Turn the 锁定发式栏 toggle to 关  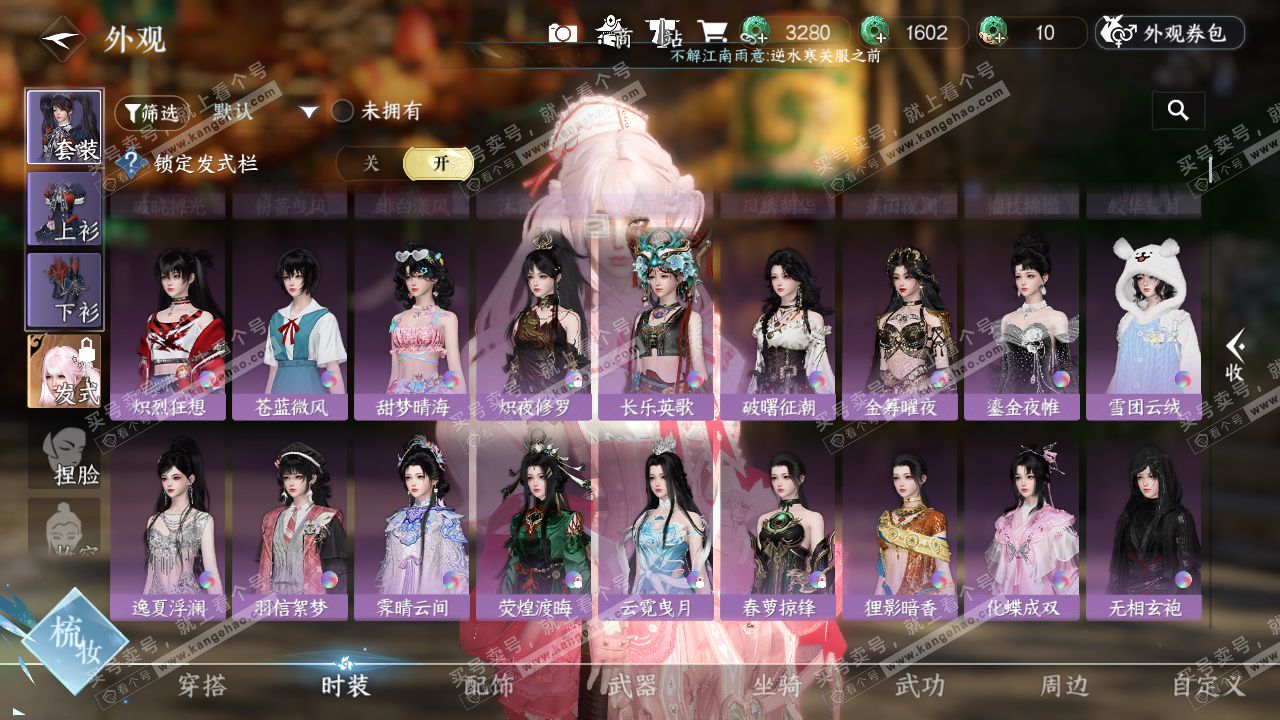(371, 163)
